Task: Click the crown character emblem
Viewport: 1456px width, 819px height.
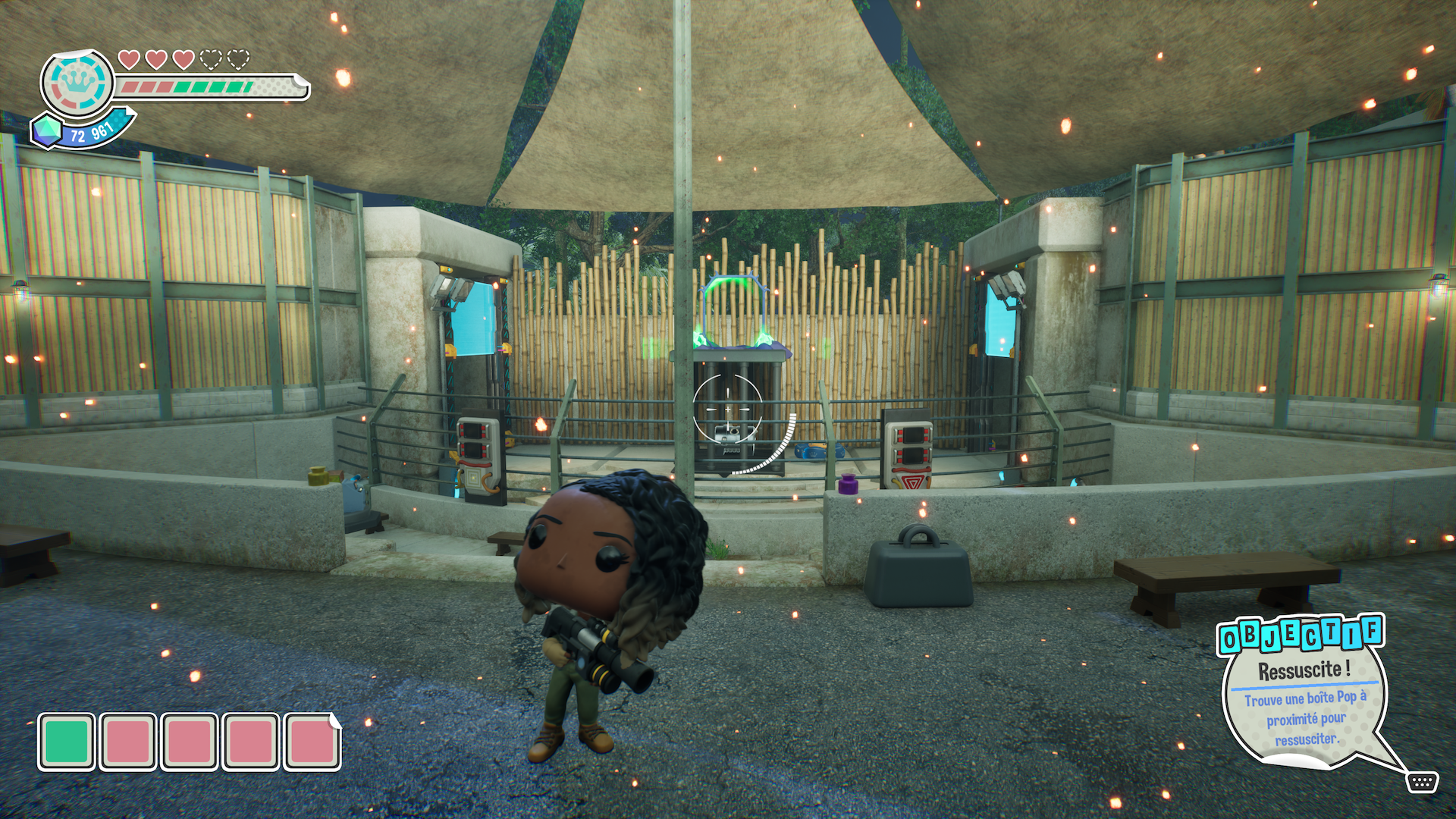Action: [x=77, y=83]
